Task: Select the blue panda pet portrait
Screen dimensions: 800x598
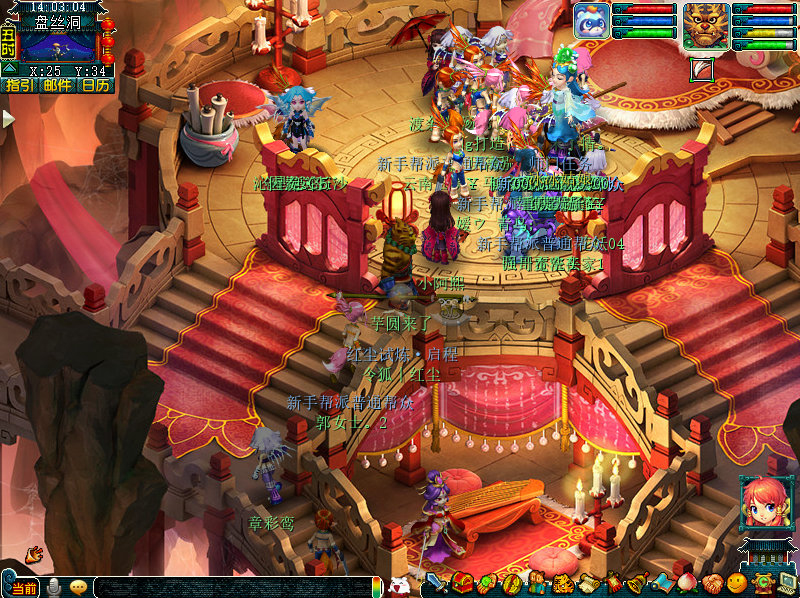Action: point(591,20)
